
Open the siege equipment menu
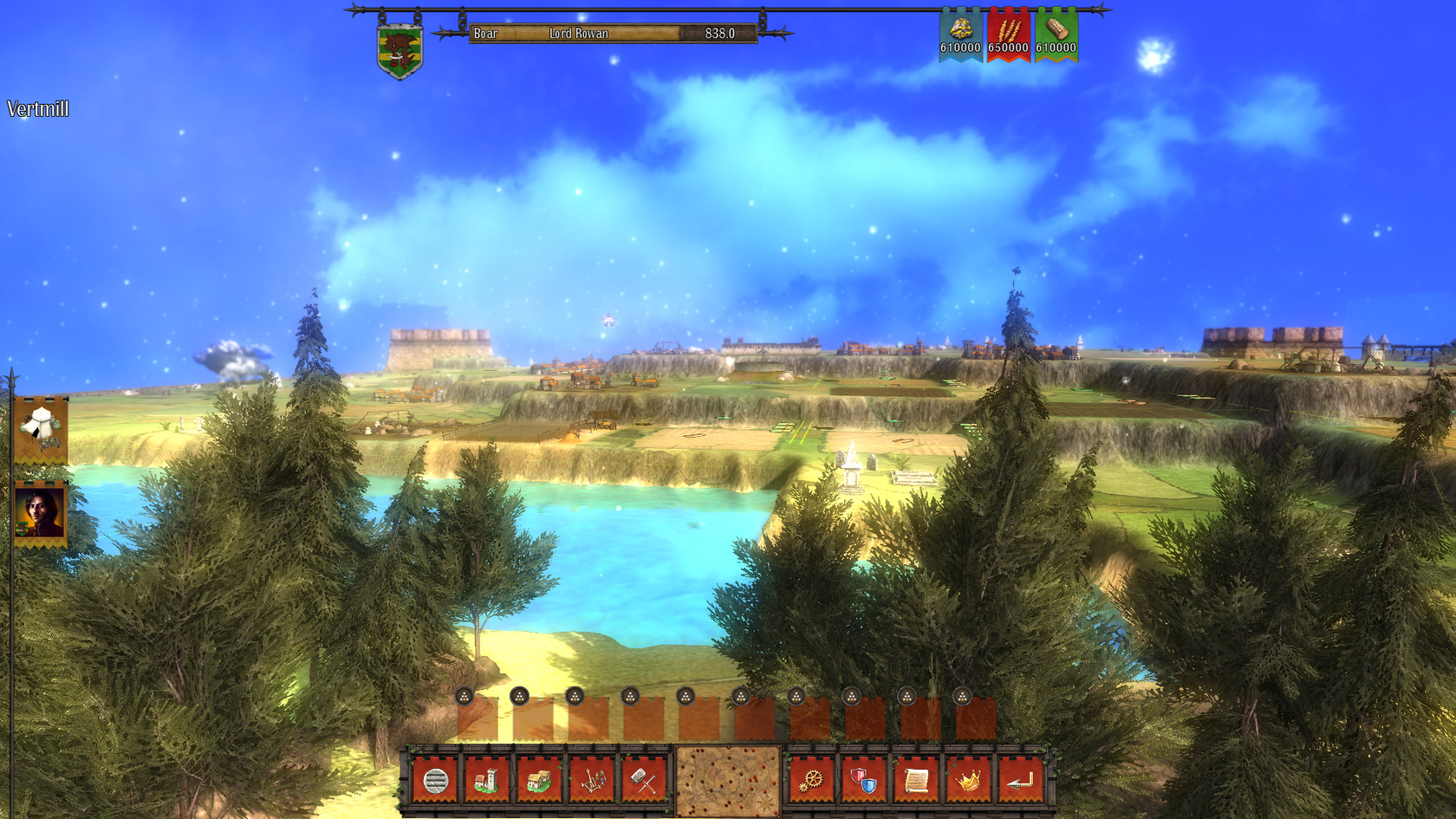point(592,780)
